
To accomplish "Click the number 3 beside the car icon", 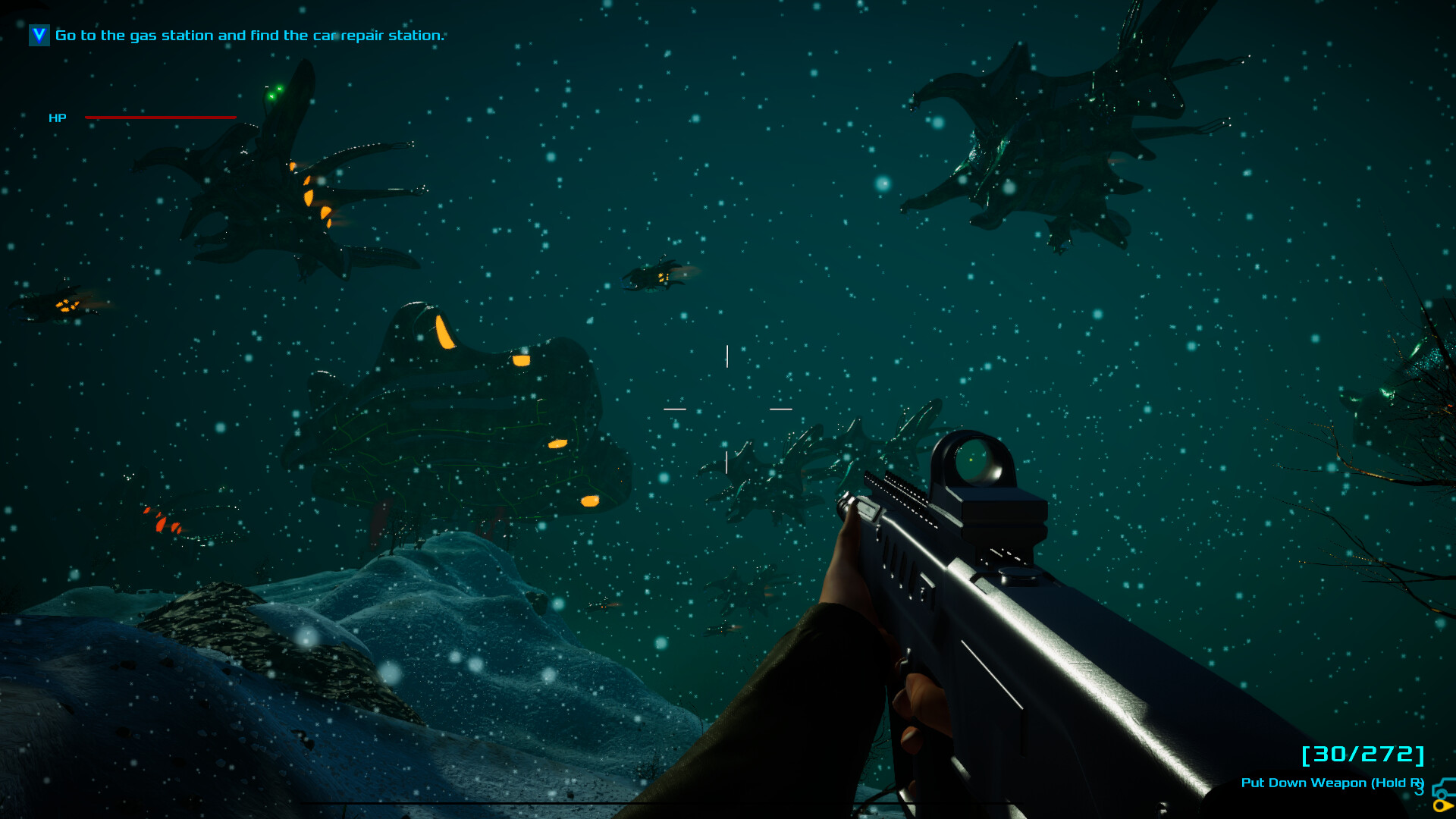I will point(1420,790).
